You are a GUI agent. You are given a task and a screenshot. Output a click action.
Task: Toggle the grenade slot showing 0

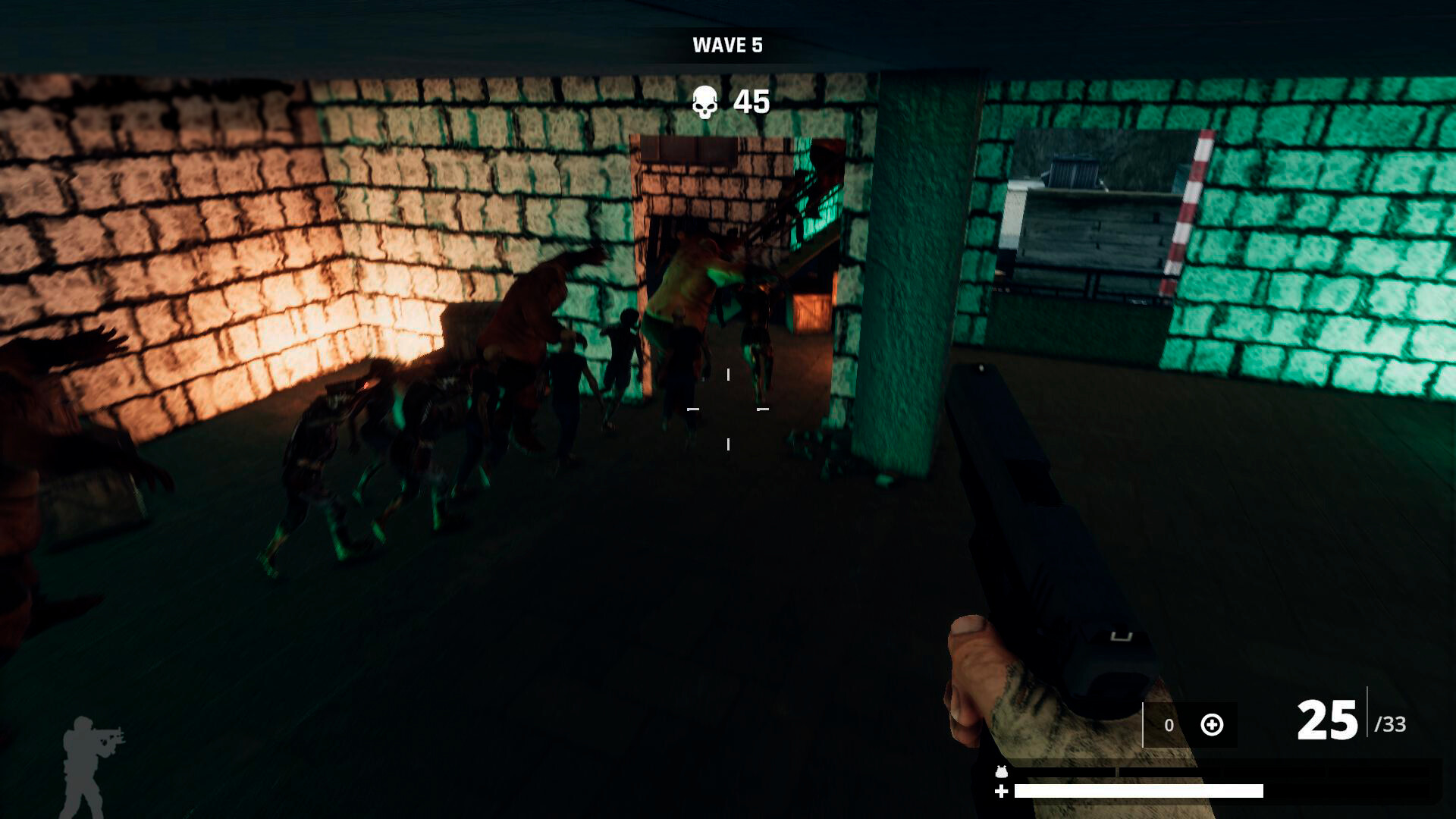coord(1168,726)
